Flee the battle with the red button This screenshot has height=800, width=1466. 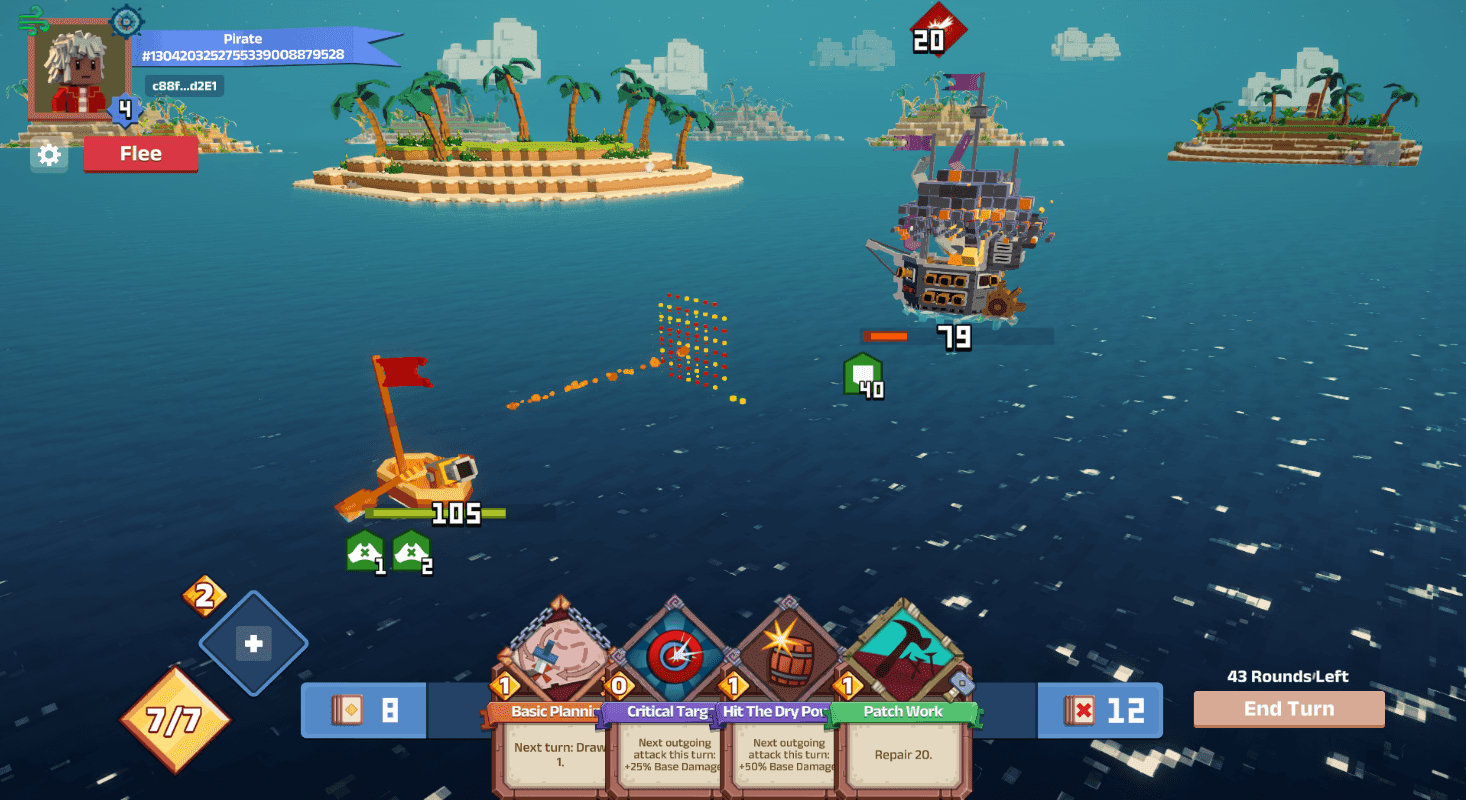coord(140,154)
